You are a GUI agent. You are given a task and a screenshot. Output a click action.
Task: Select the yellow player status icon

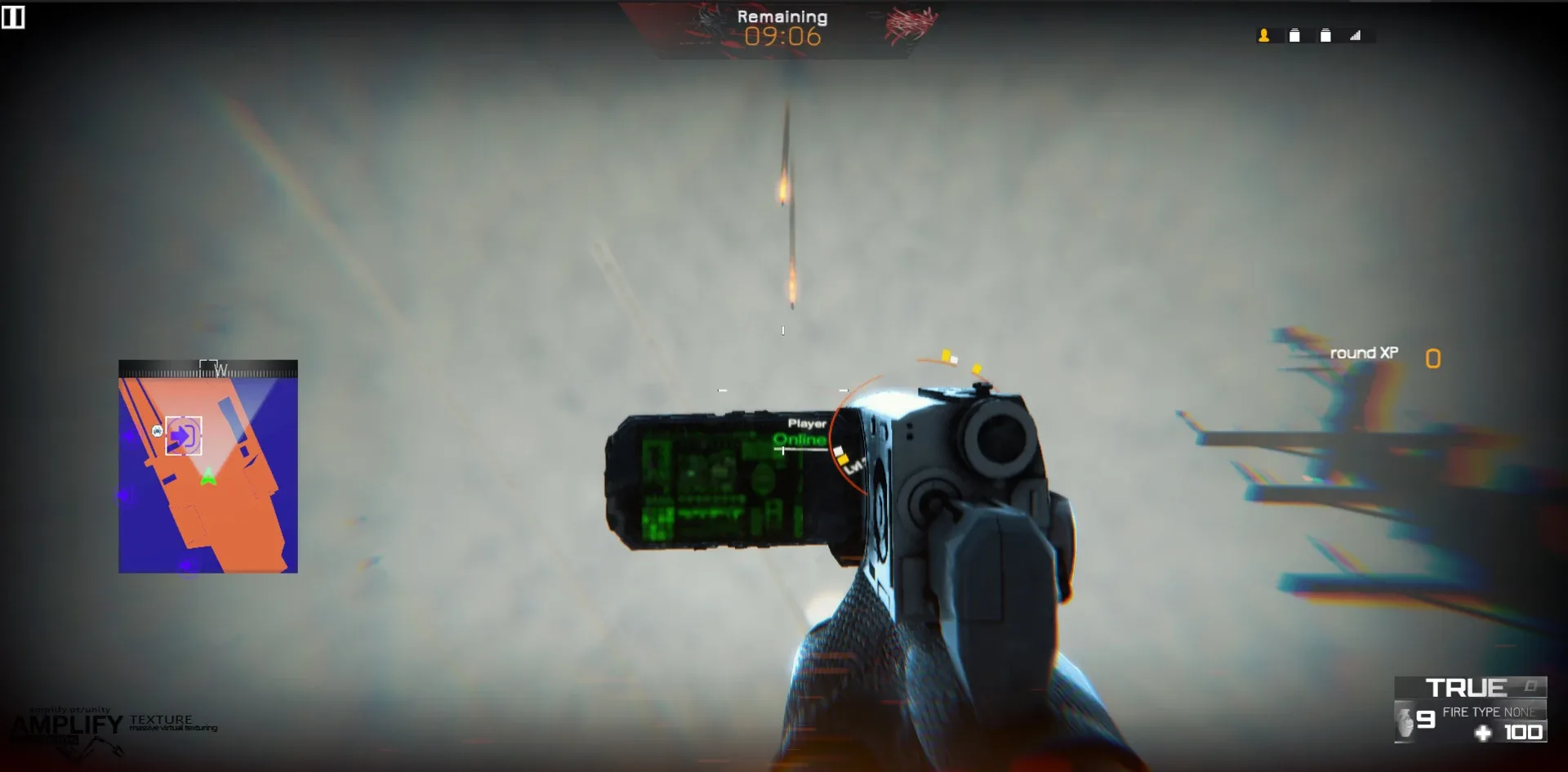coord(1263,37)
